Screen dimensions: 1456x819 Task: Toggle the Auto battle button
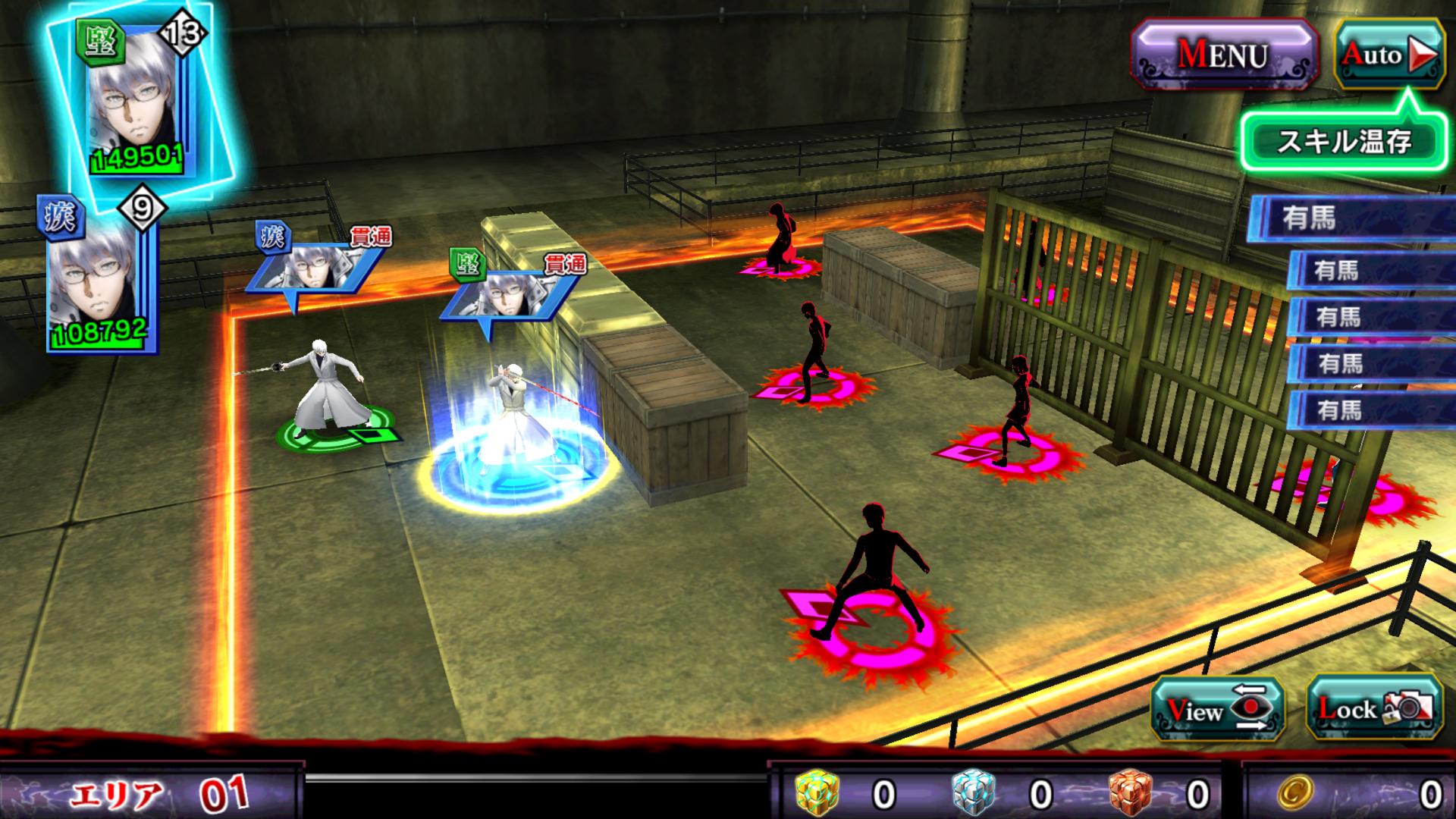1389,55
